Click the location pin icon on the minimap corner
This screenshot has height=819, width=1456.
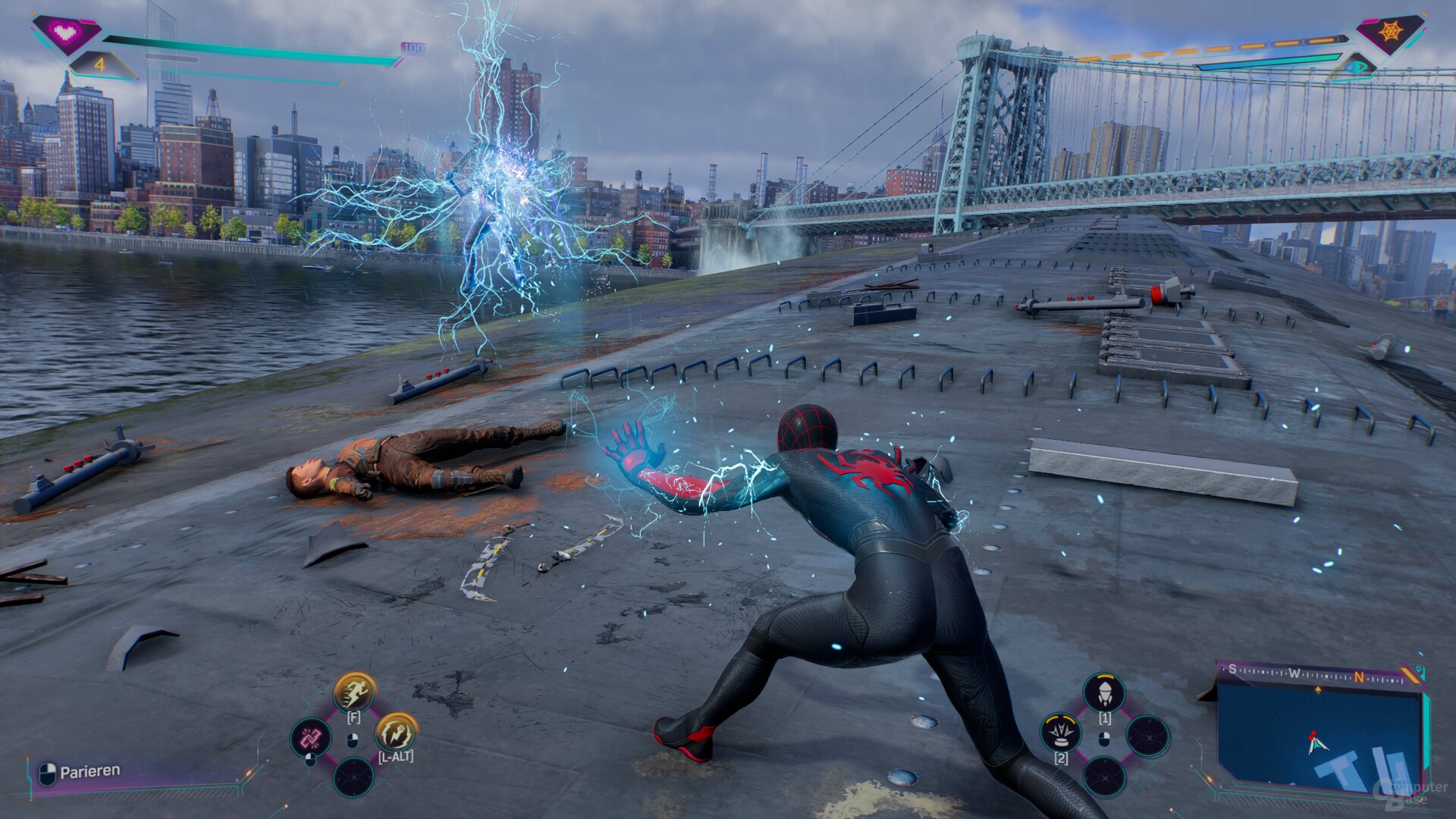point(1419,670)
